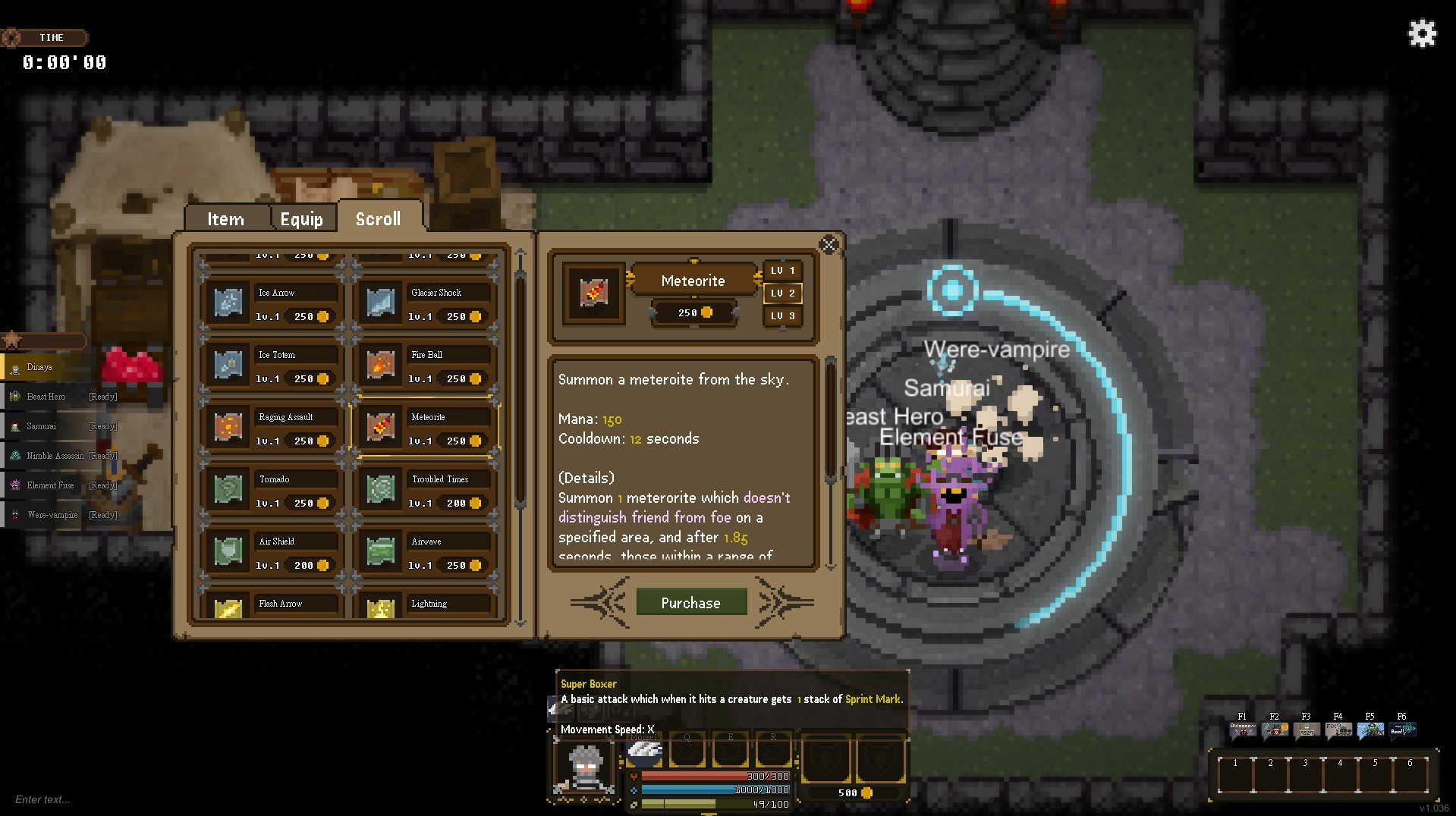Close the shop window

[829, 244]
